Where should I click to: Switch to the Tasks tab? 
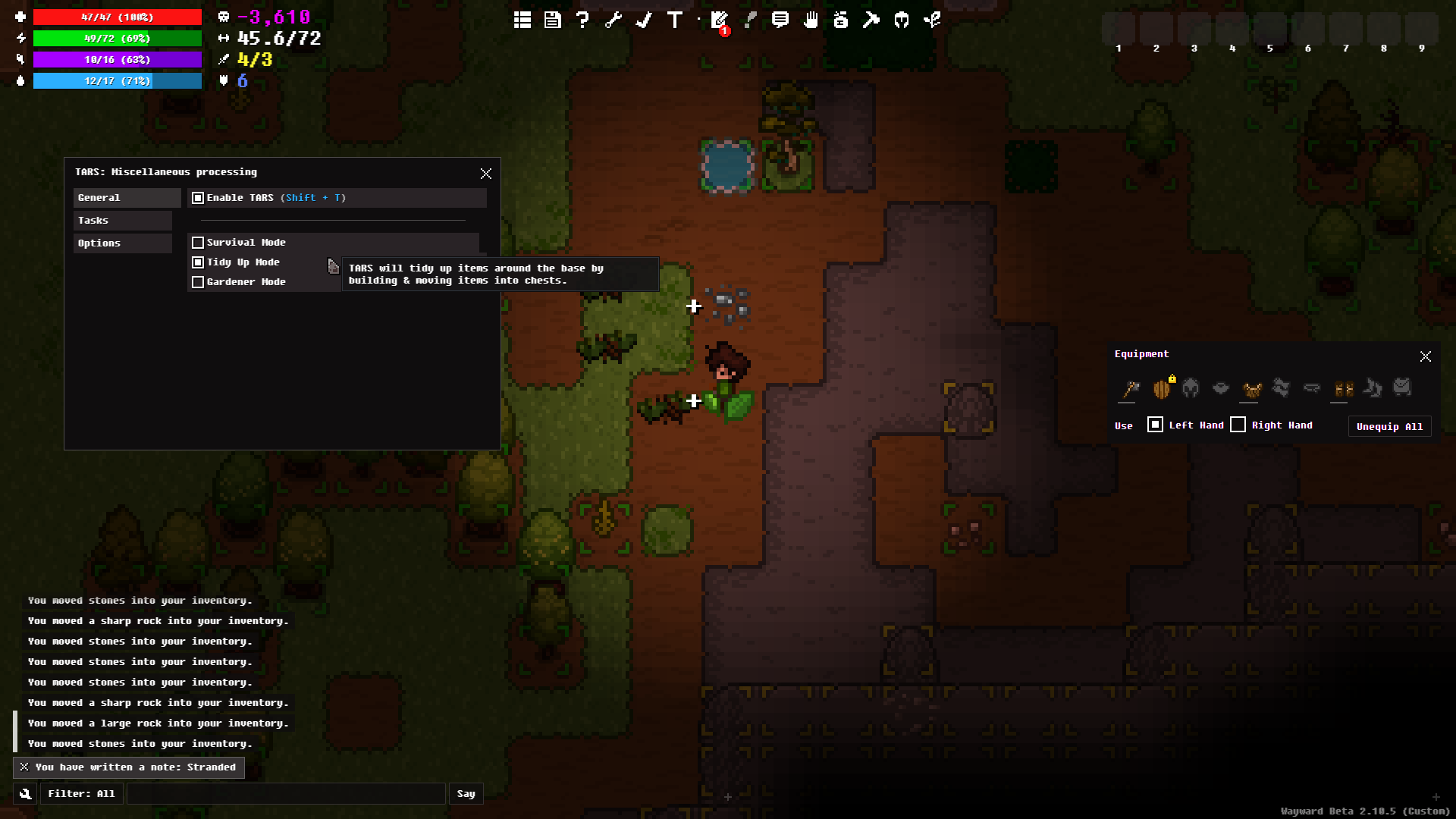[x=122, y=221]
